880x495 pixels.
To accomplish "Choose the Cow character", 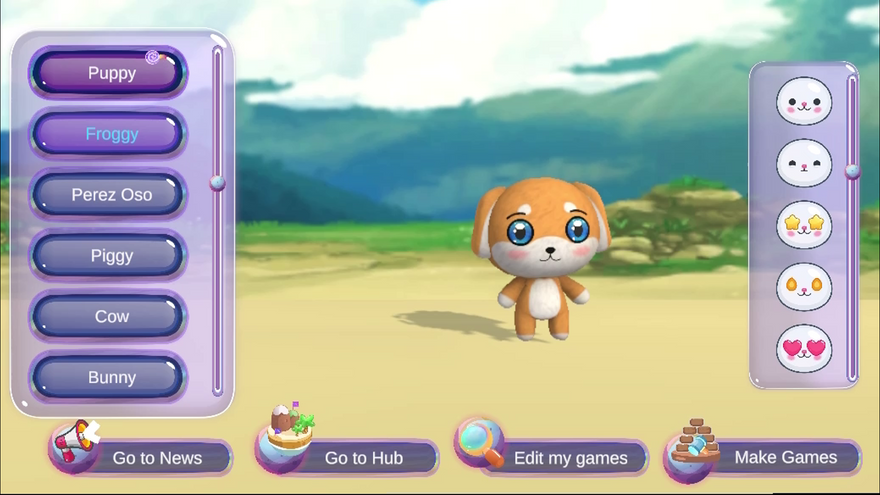I will [x=109, y=316].
